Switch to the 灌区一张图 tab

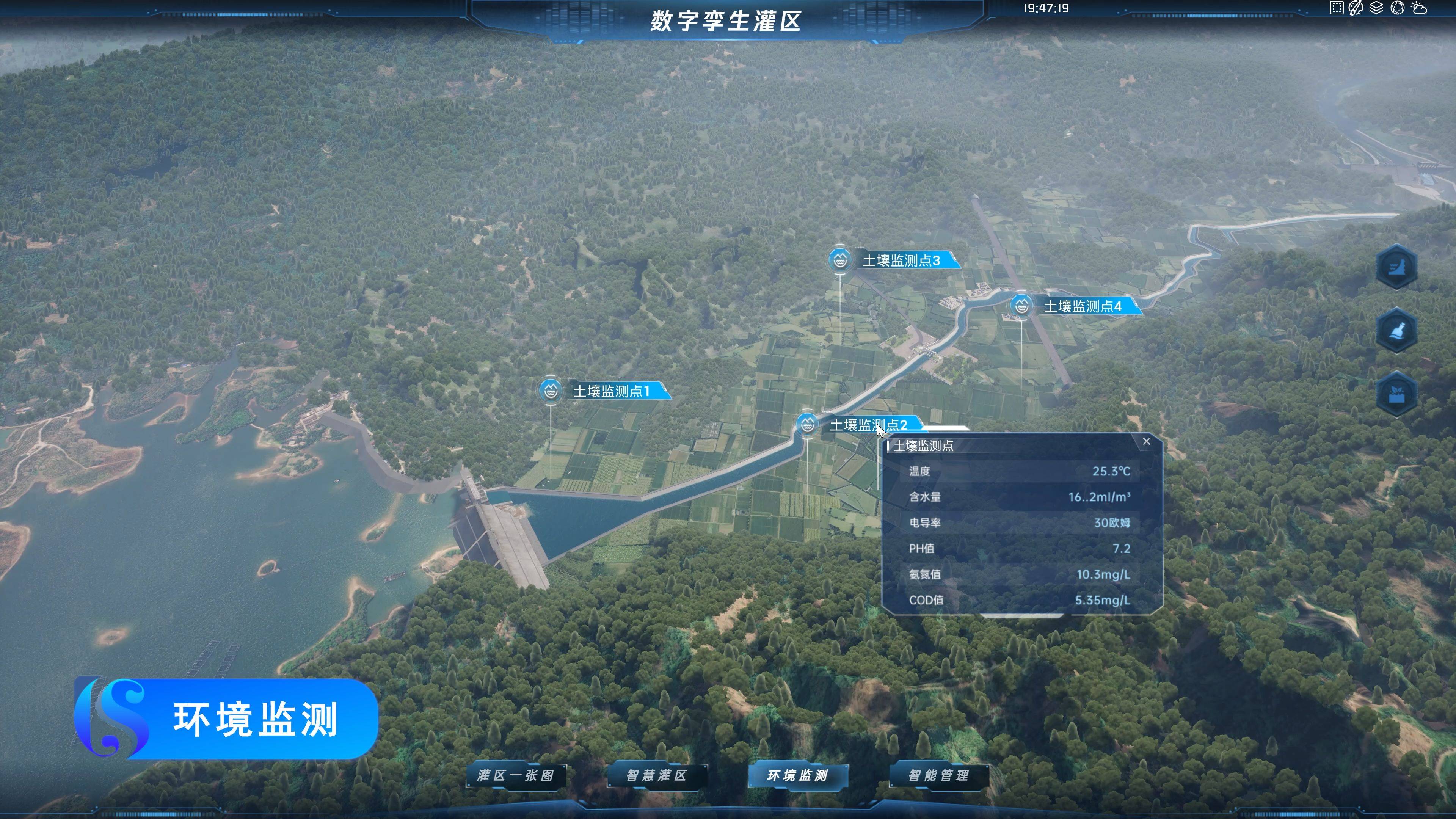tap(516, 775)
